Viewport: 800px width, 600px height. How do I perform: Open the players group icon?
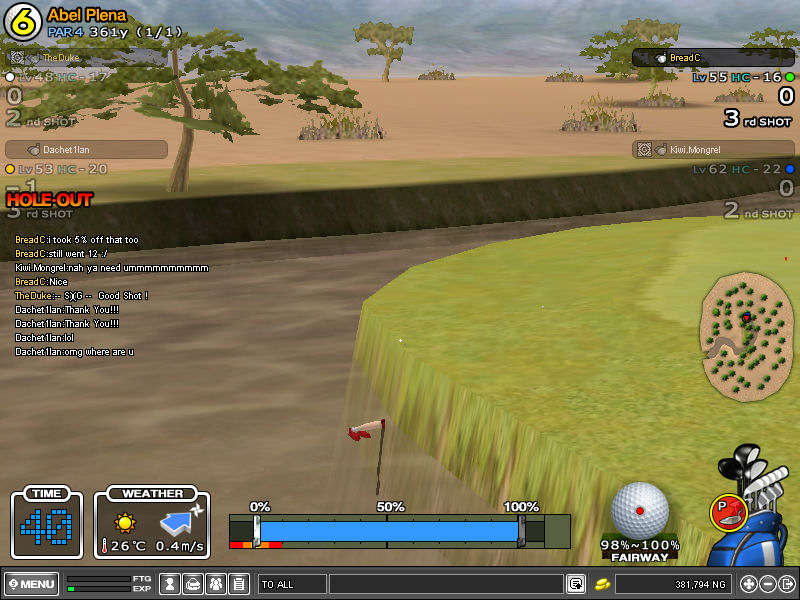point(216,584)
